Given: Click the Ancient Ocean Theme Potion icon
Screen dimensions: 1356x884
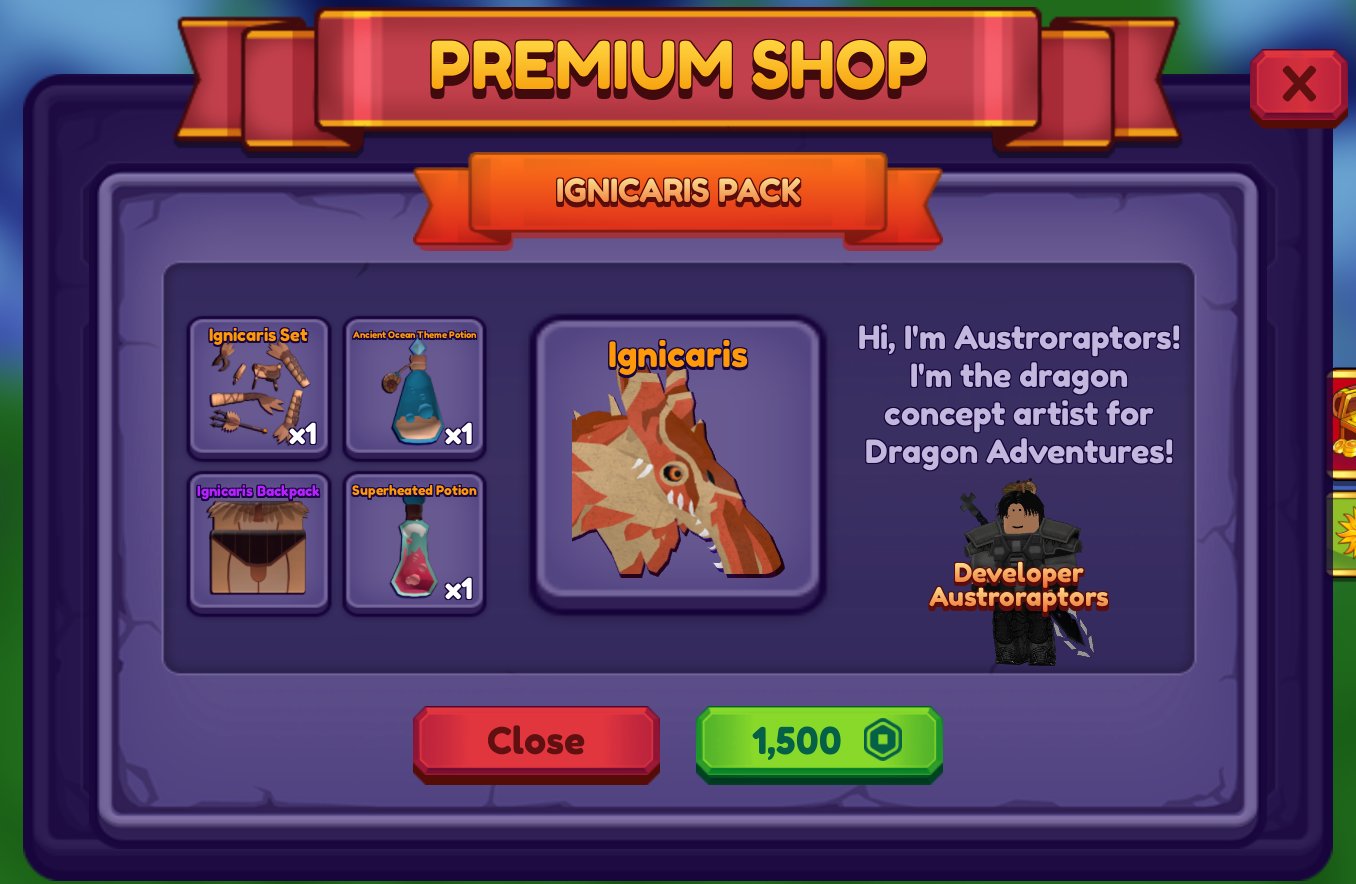Looking at the screenshot, I should [413, 390].
